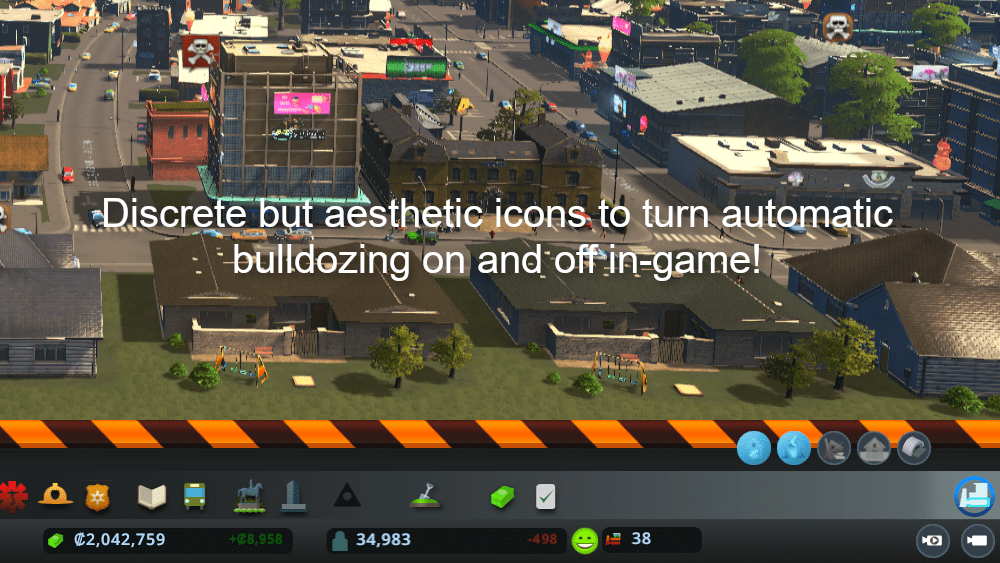Viewport: 1000px width, 563px height.
Task: Toggle the grey round road segment icon
Action: [914, 448]
